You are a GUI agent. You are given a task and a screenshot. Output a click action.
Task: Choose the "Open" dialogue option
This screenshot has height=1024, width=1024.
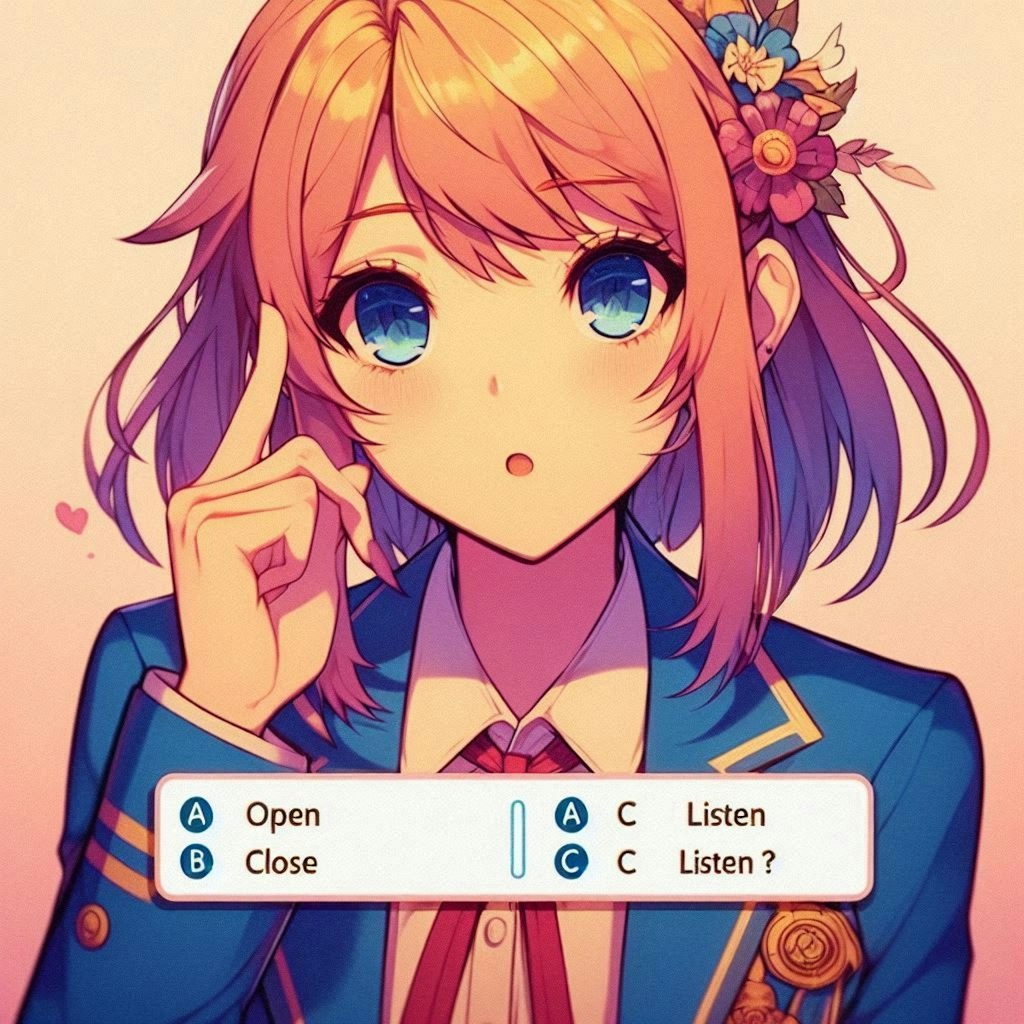pyautogui.click(x=281, y=815)
